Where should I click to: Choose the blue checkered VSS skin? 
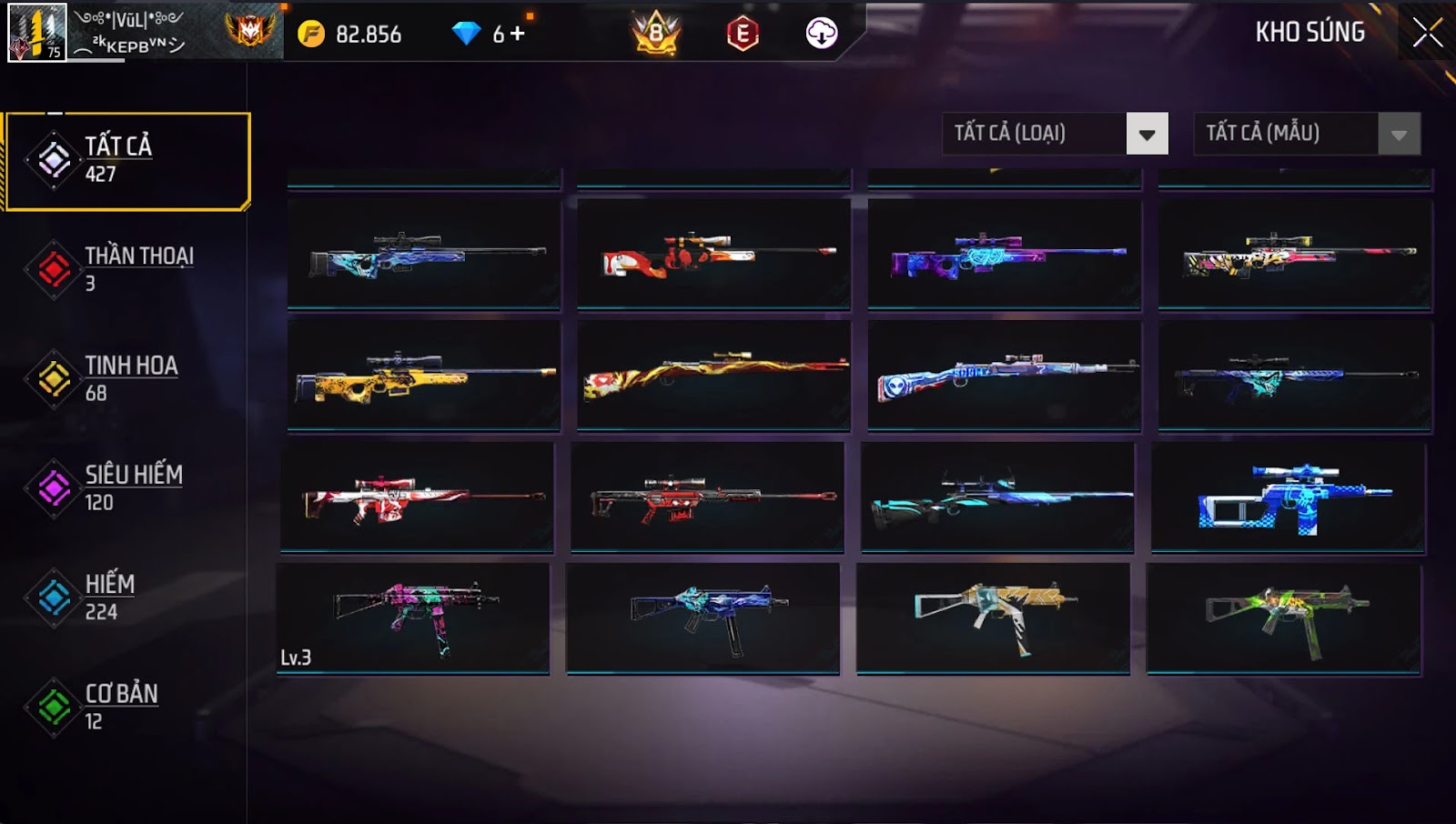click(x=1289, y=497)
